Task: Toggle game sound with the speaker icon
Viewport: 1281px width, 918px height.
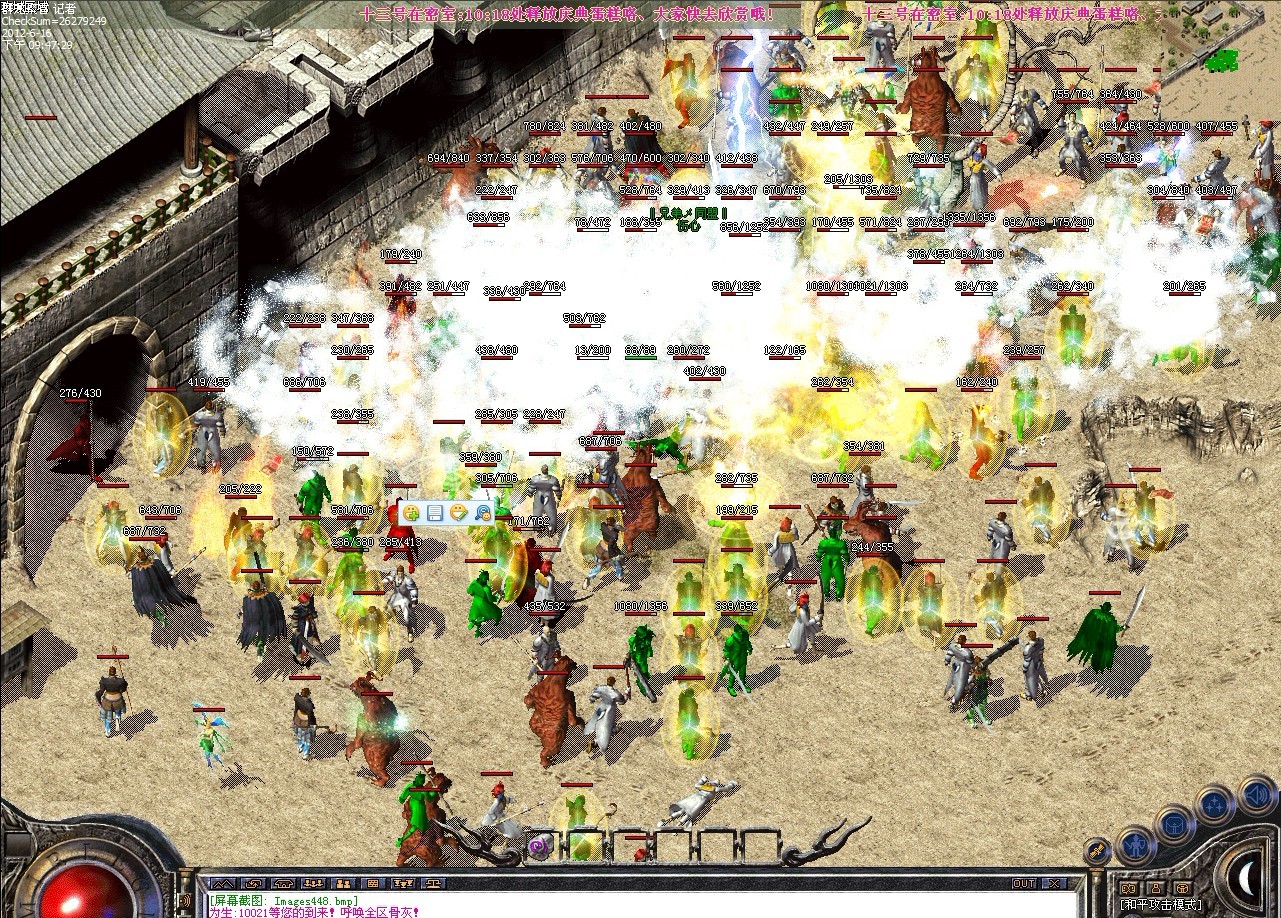Action: (1256, 792)
